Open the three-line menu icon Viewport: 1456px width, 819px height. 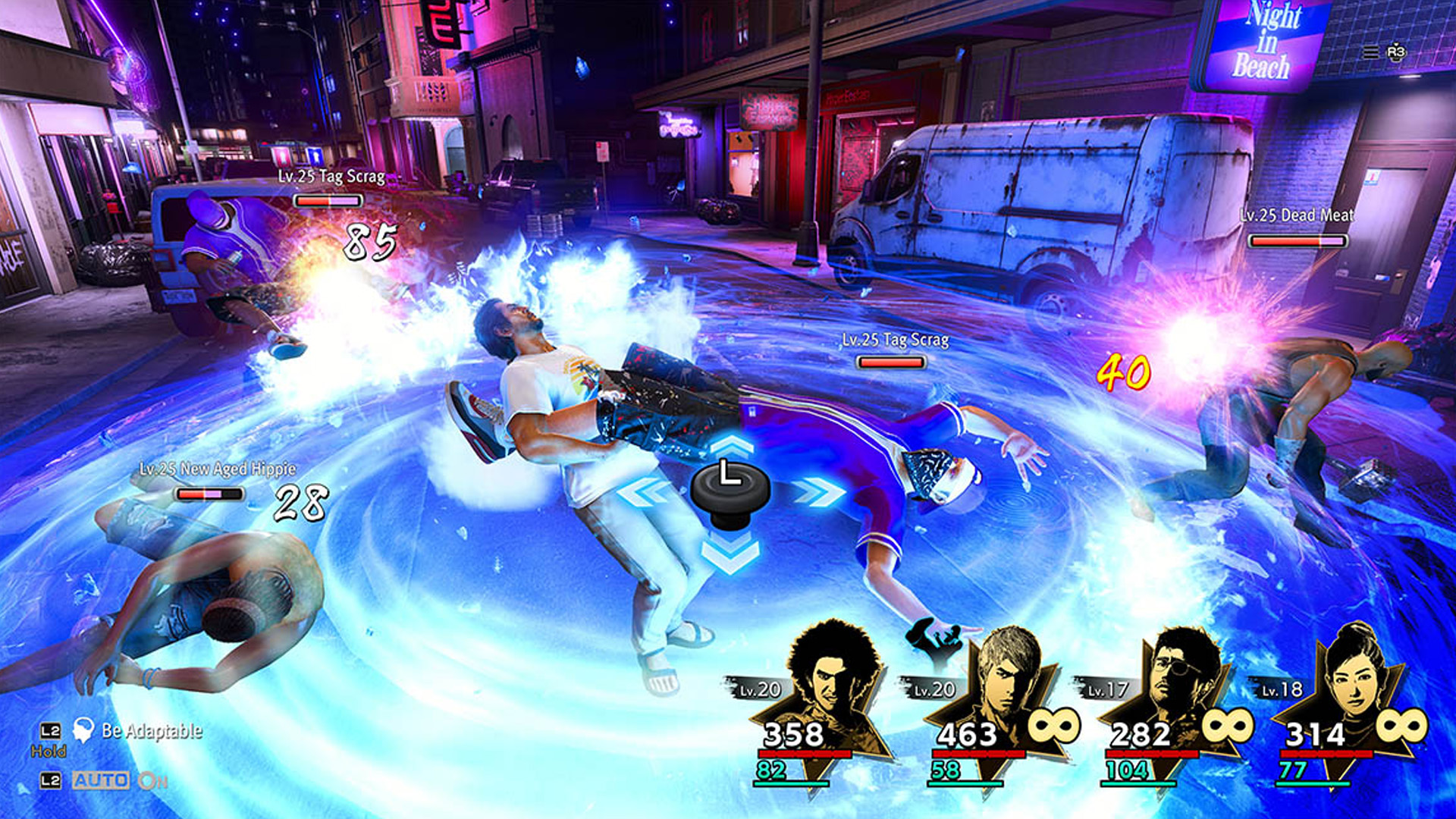click(1370, 52)
